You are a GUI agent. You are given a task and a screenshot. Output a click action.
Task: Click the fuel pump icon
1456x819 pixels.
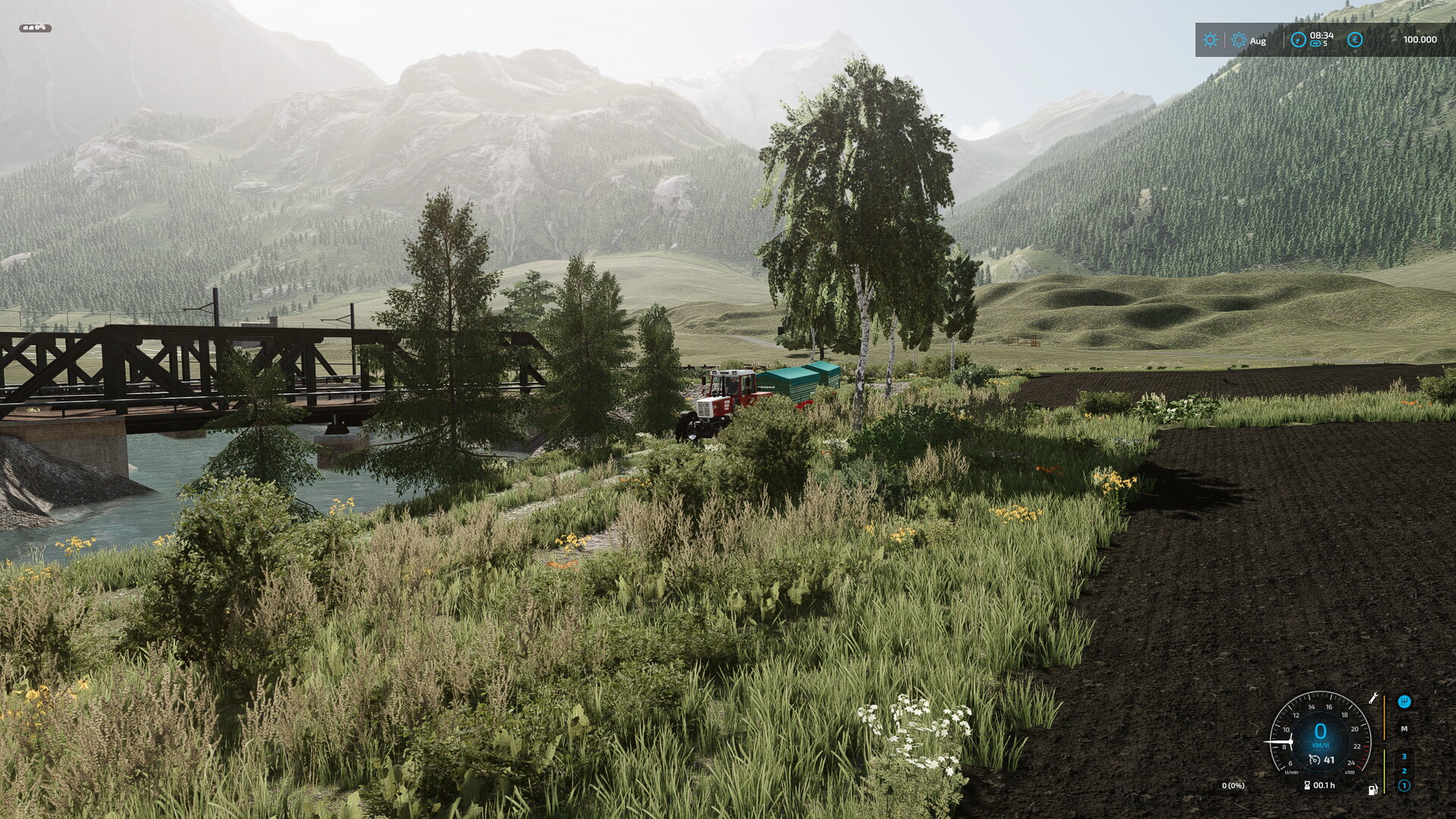[1373, 789]
